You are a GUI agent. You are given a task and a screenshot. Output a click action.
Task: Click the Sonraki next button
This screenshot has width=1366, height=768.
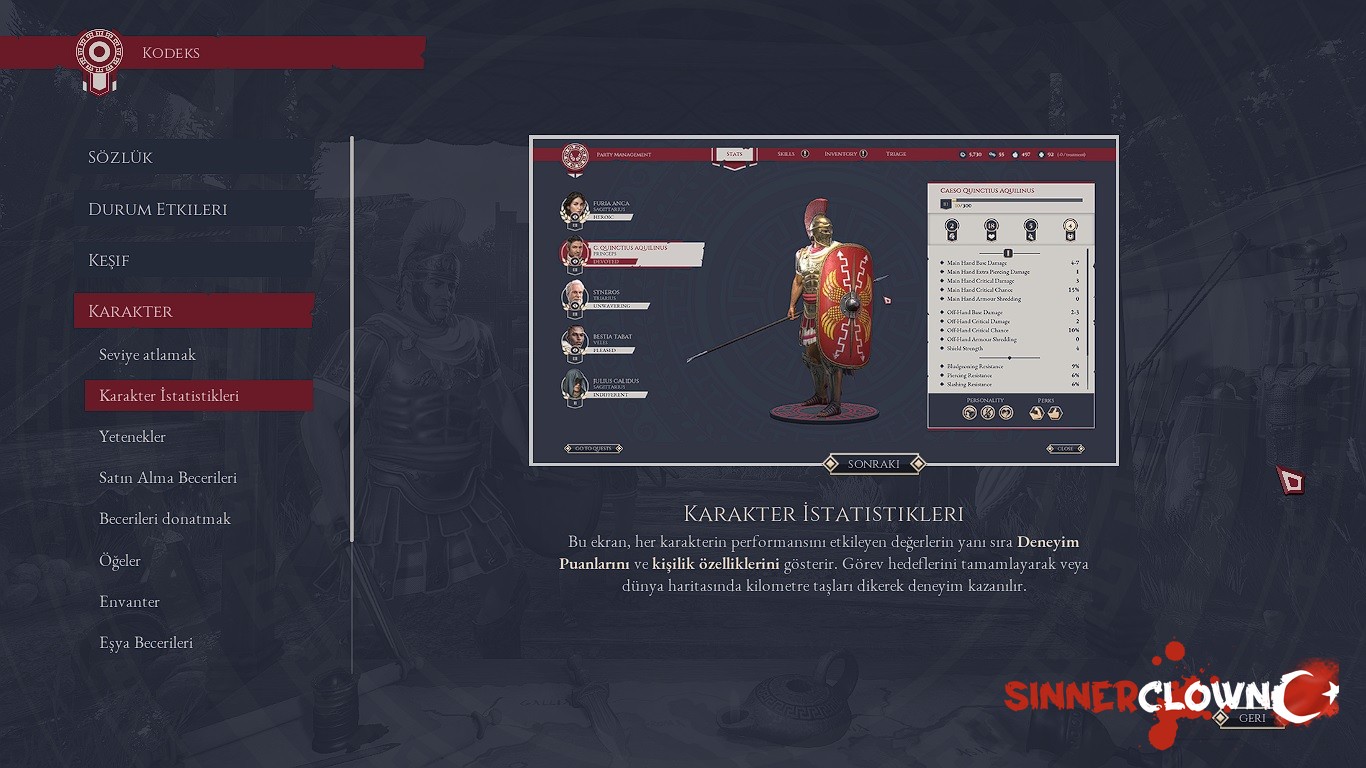tap(873, 464)
